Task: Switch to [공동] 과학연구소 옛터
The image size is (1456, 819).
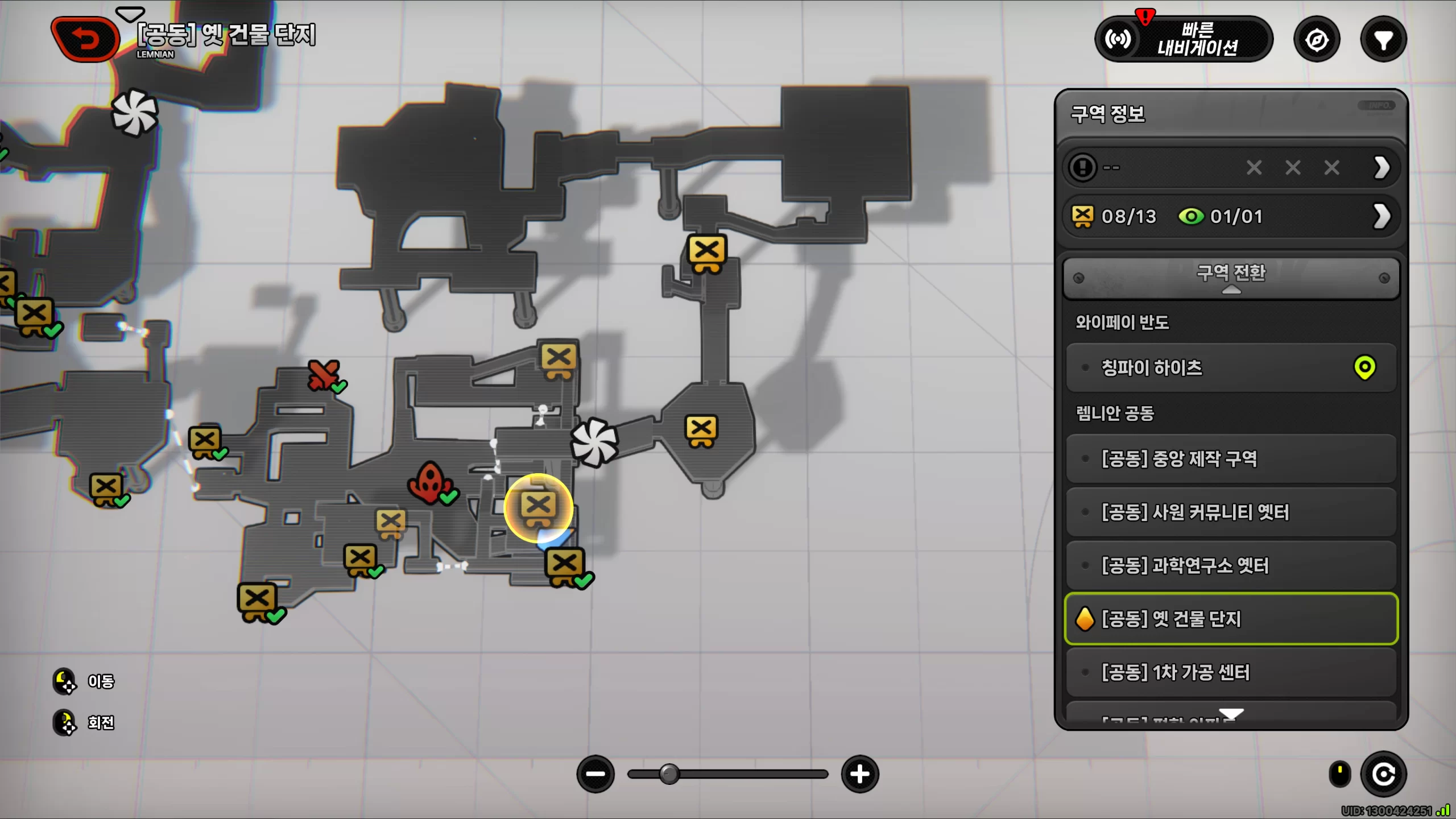Action: tap(1231, 565)
